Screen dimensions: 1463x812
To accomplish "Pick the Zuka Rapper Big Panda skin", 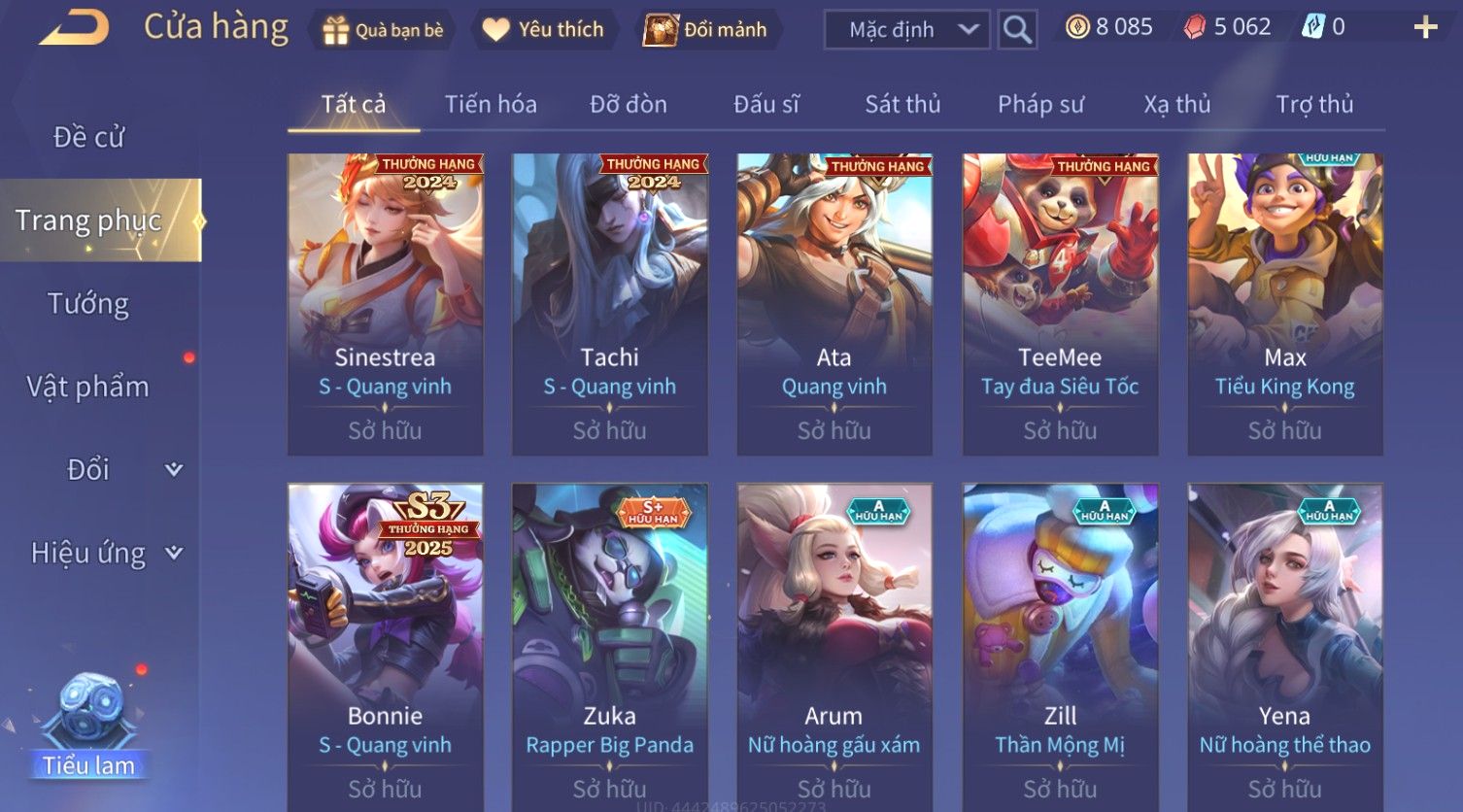I will pyautogui.click(x=609, y=641).
